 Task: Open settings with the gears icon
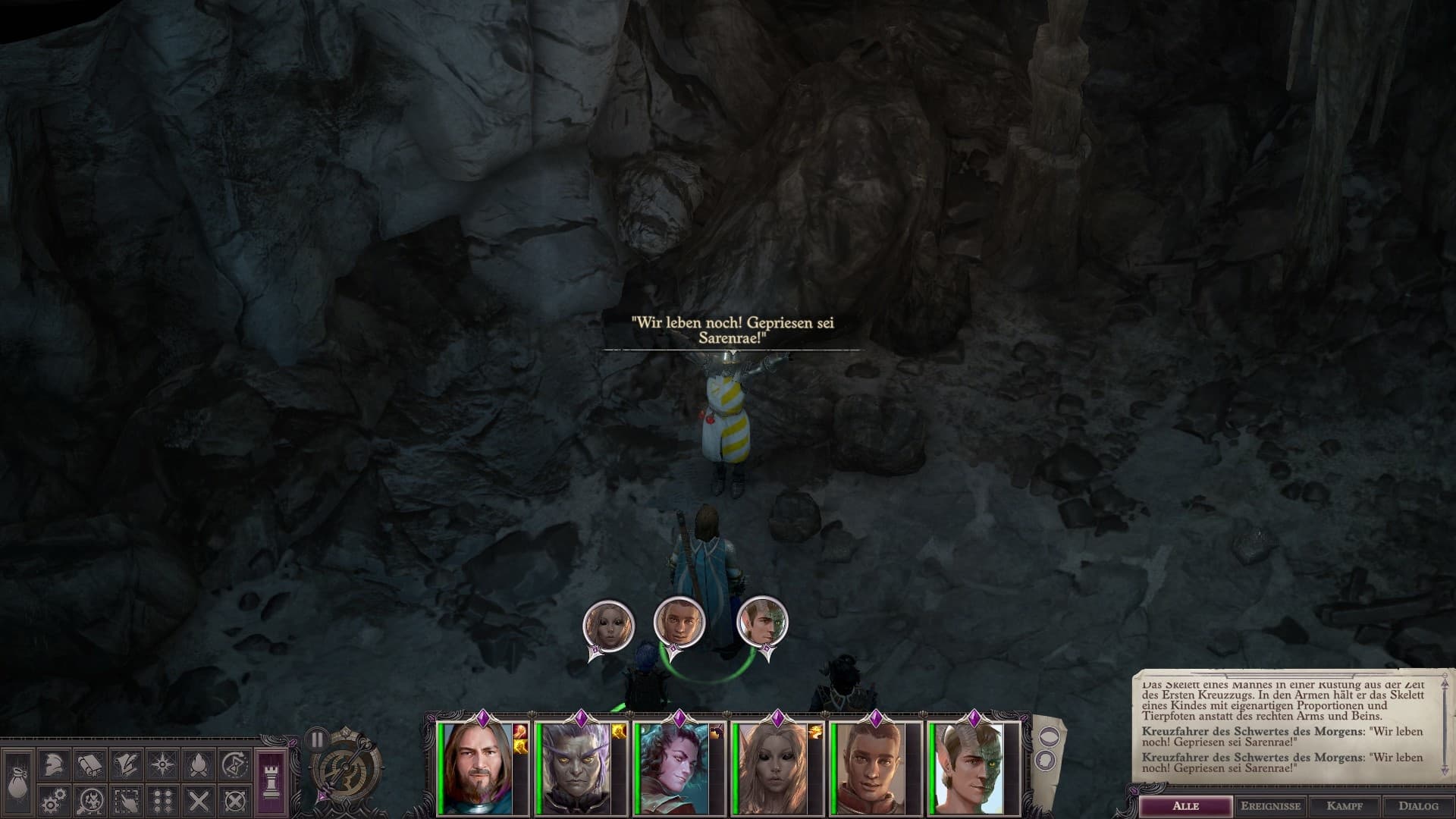point(52,801)
